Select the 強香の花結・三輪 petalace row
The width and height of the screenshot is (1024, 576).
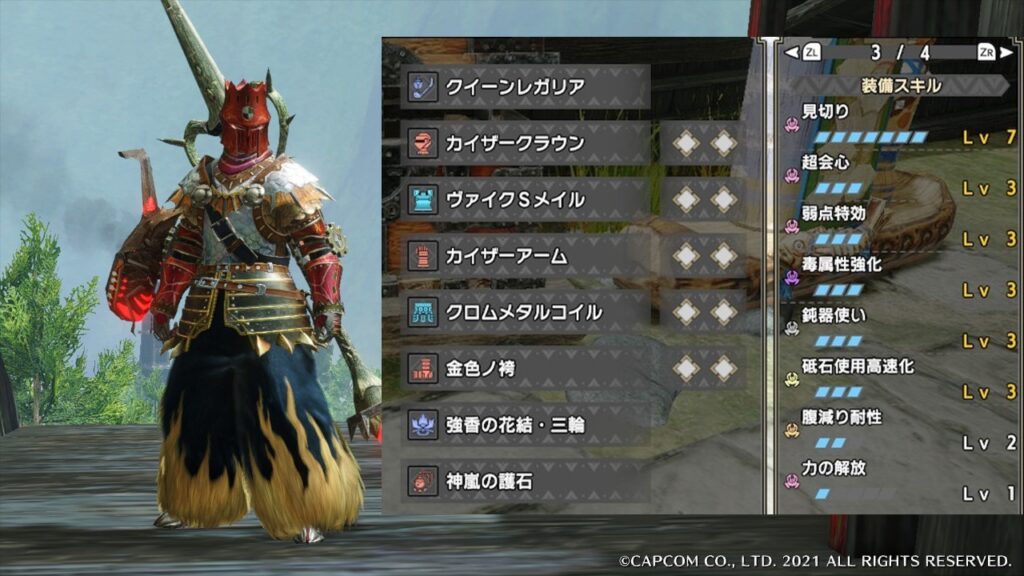[x=527, y=426]
